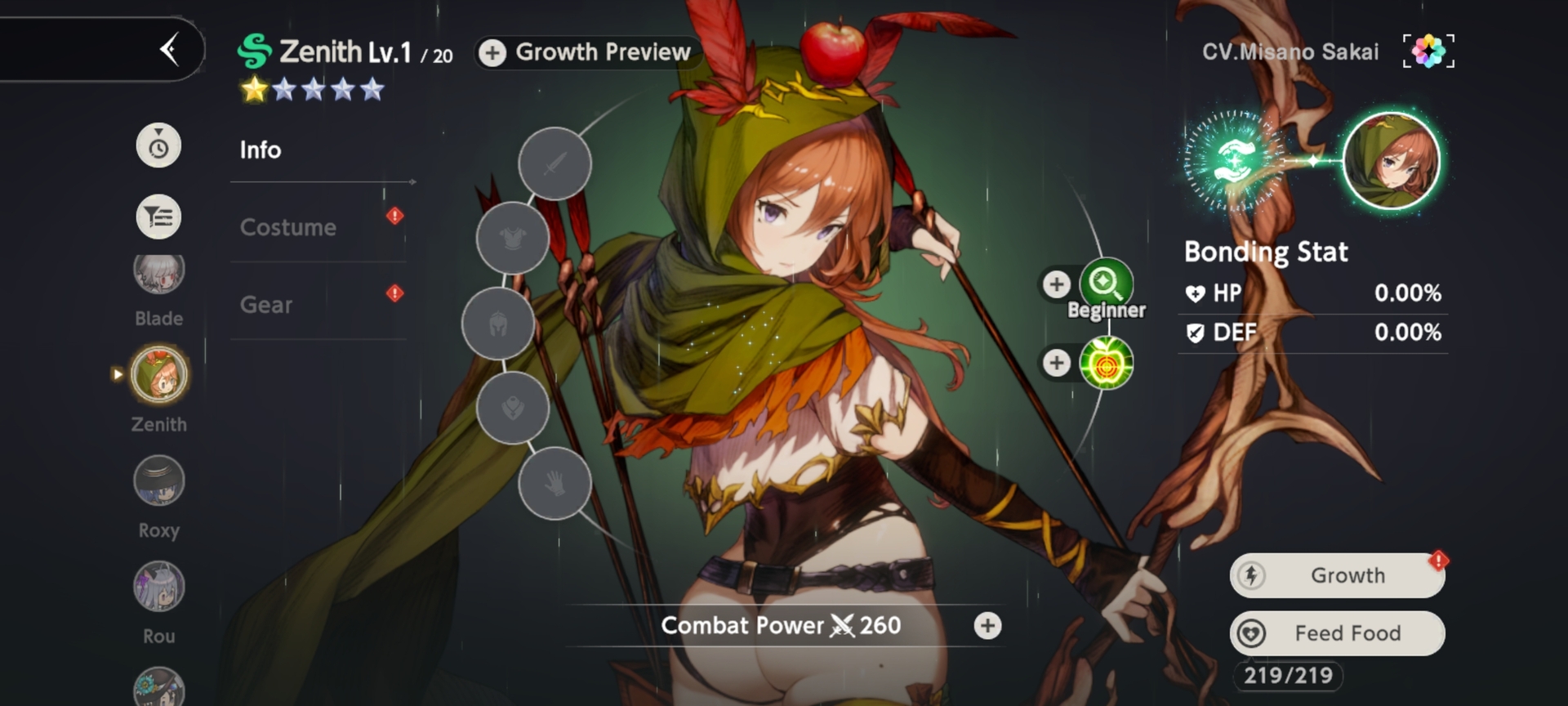Viewport: 1568px width, 706px height.
Task: Switch to the Info tab
Action: 261,150
